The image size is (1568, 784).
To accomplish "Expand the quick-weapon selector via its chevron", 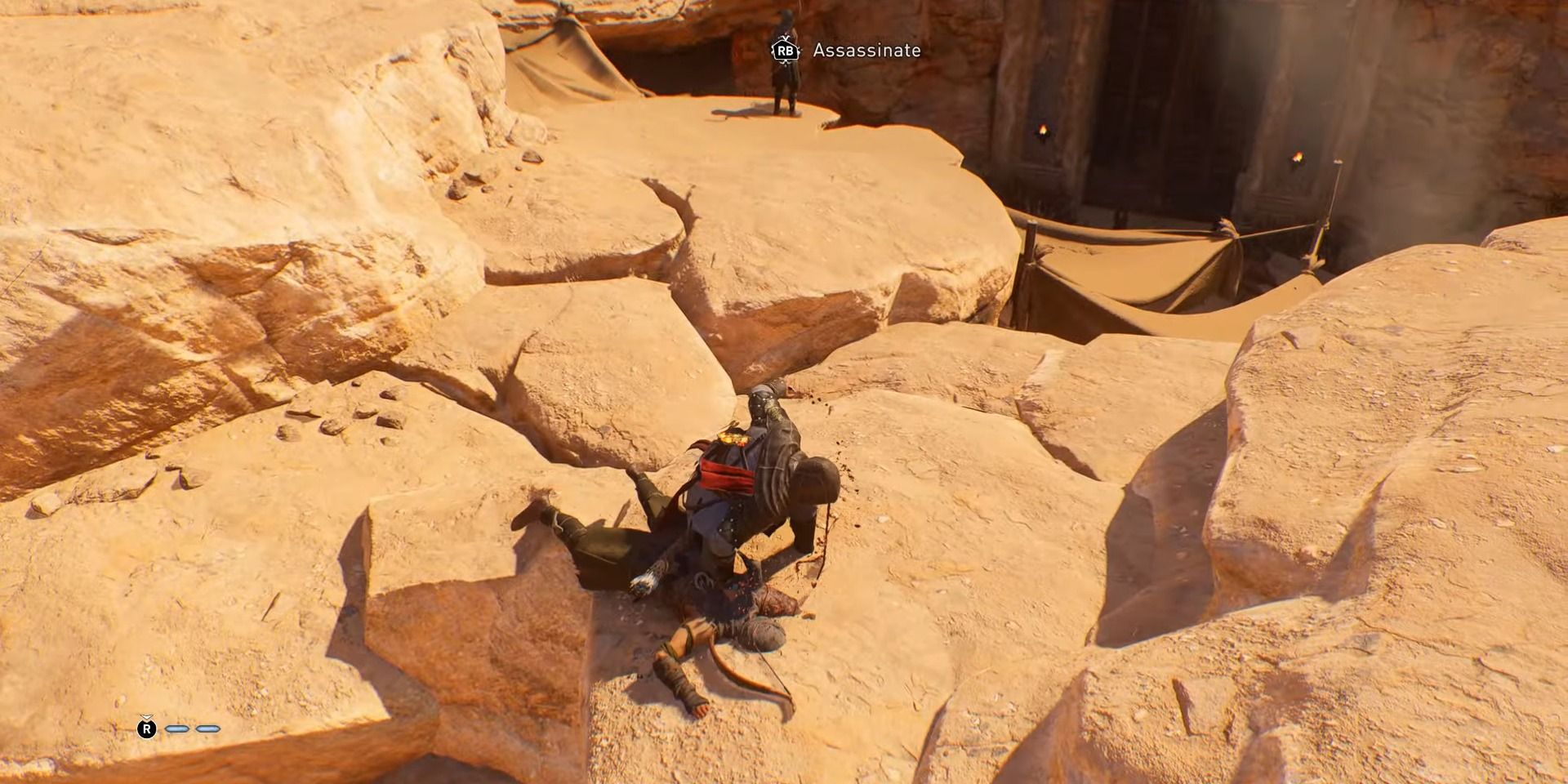I will coord(145,717).
